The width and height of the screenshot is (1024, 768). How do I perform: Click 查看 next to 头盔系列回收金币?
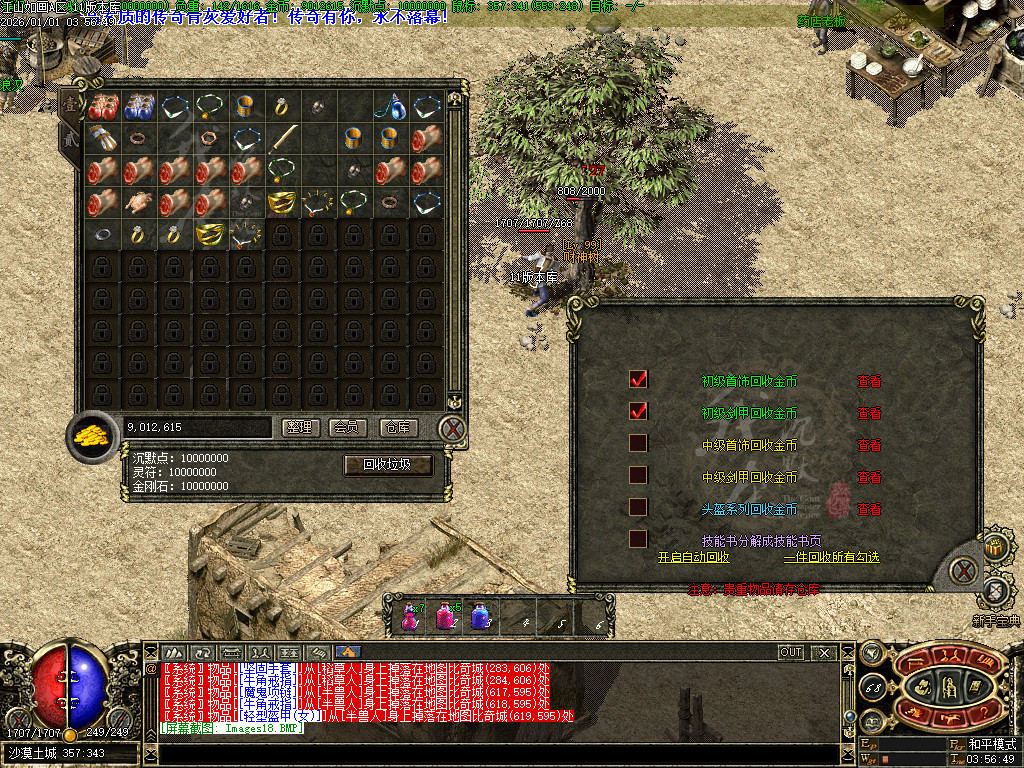tap(868, 509)
